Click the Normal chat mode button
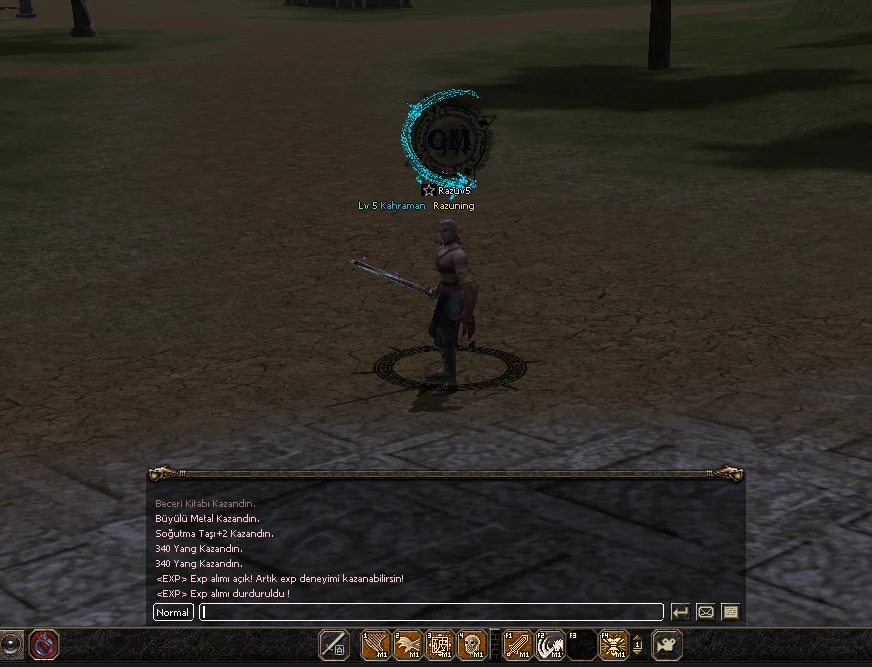The height and width of the screenshot is (667, 872). point(173,612)
